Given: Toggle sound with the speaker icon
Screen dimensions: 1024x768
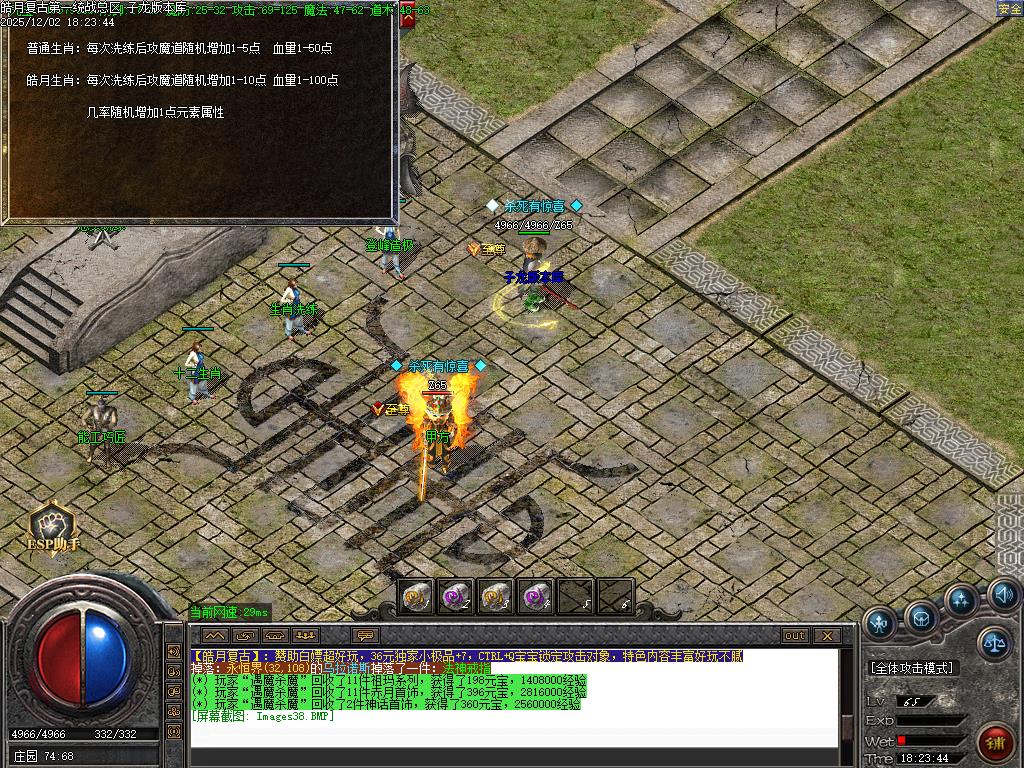Looking at the screenshot, I should click(x=1003, y=596).
